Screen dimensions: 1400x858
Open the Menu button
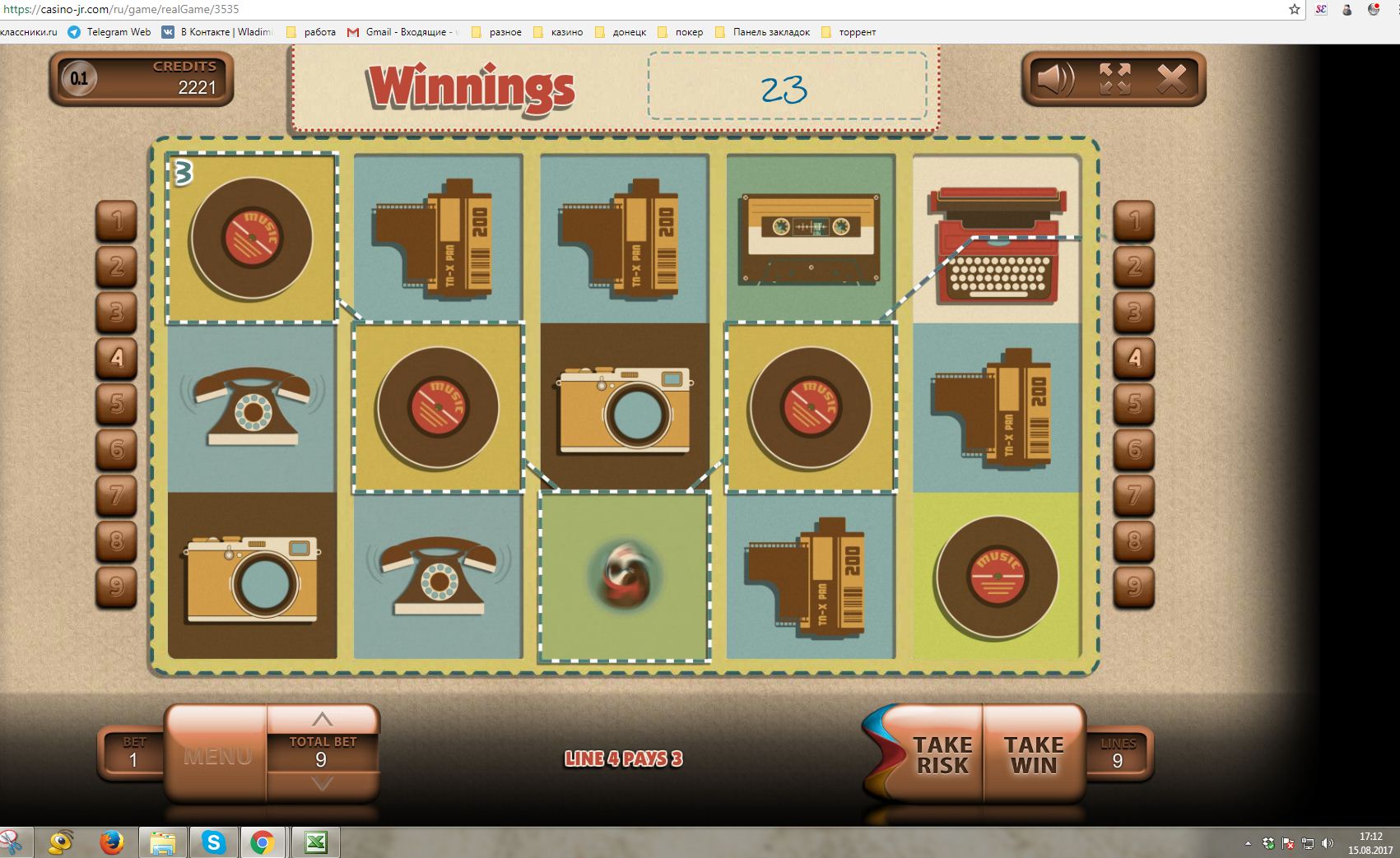tap(217, 754)
